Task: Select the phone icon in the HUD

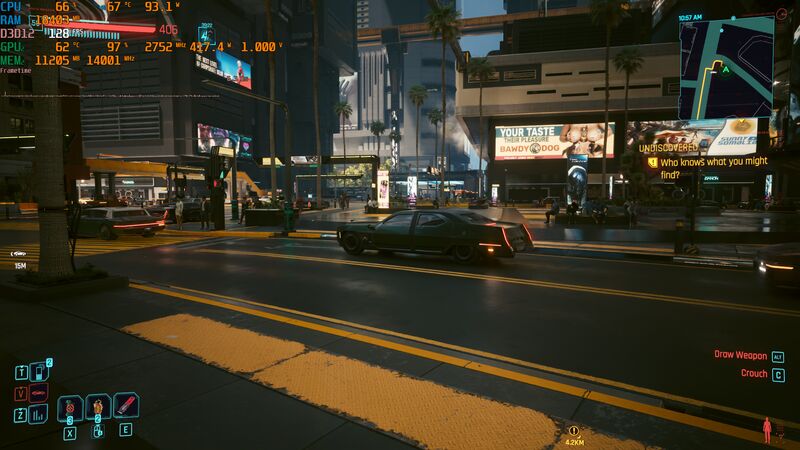Action: [39, 371]
